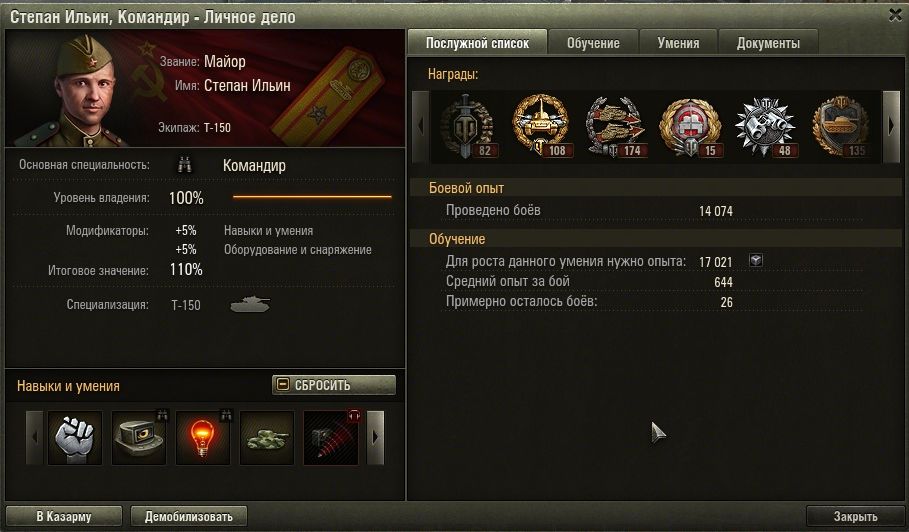Choose the red light bulb skill
Screen dimensions: 909x532
click(x=203, y=438)
